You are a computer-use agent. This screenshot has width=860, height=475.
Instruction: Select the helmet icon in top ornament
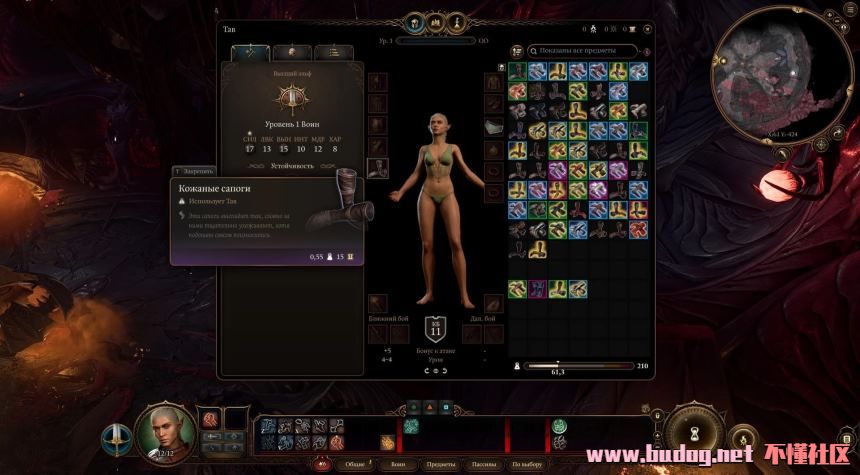(x=415, y=21)
